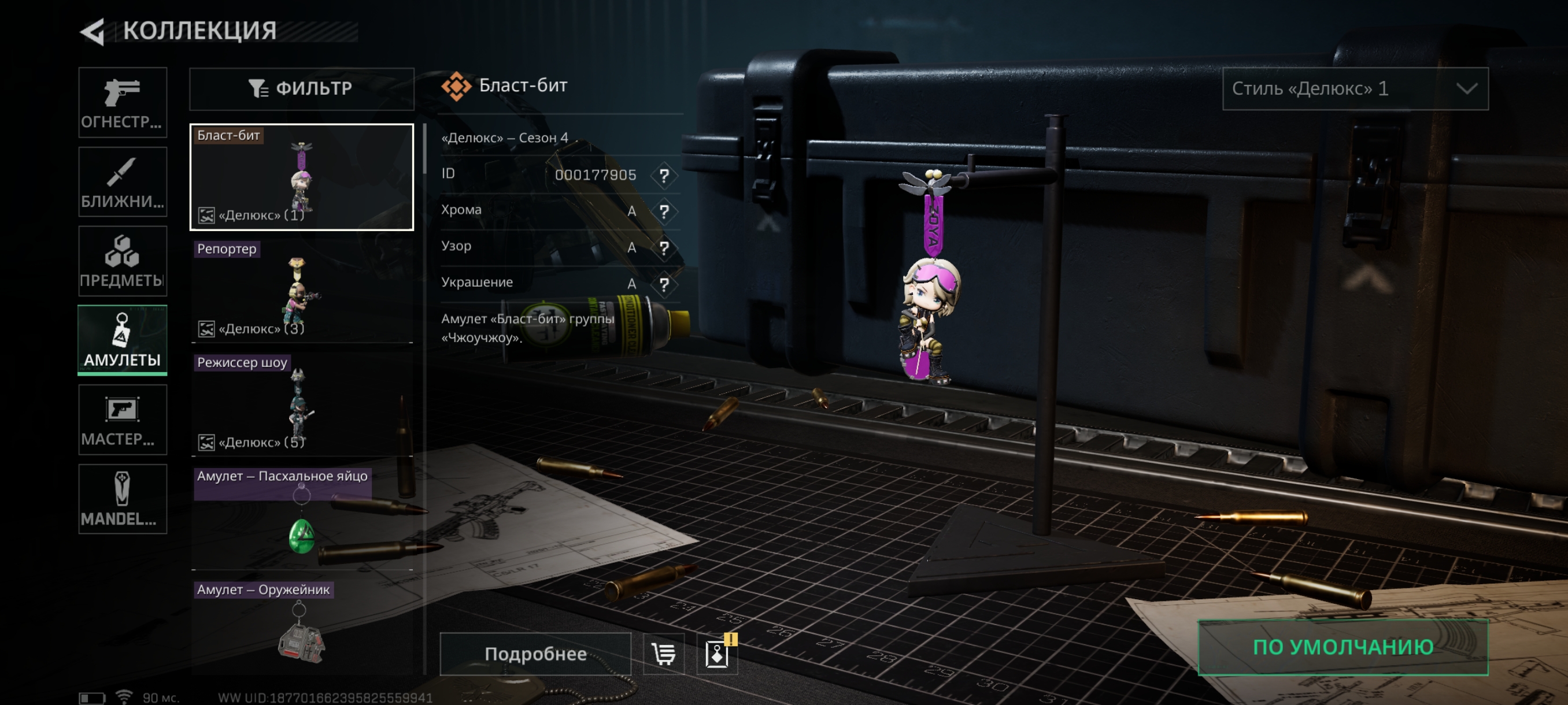Select the Бласт-бит amulet tile

pos(301,177)
